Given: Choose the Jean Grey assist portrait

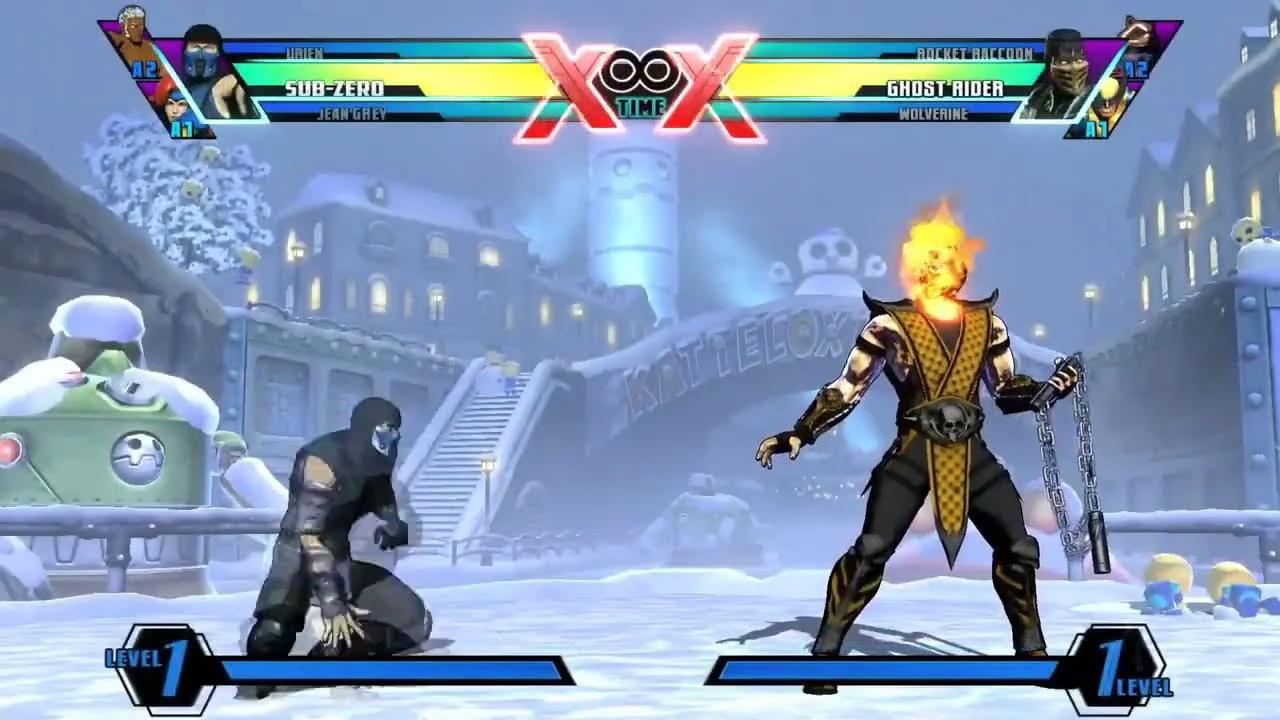Looking at the screenshot, I should [x=177, y=107].
